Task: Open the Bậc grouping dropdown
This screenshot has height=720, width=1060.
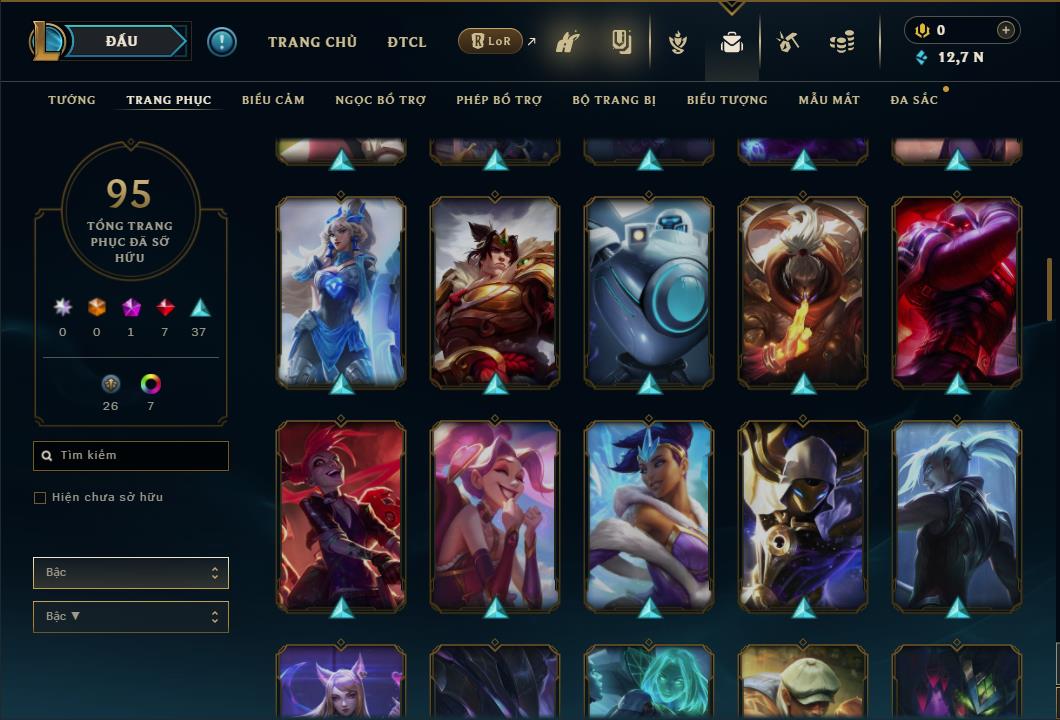Action: click(131, 573)
